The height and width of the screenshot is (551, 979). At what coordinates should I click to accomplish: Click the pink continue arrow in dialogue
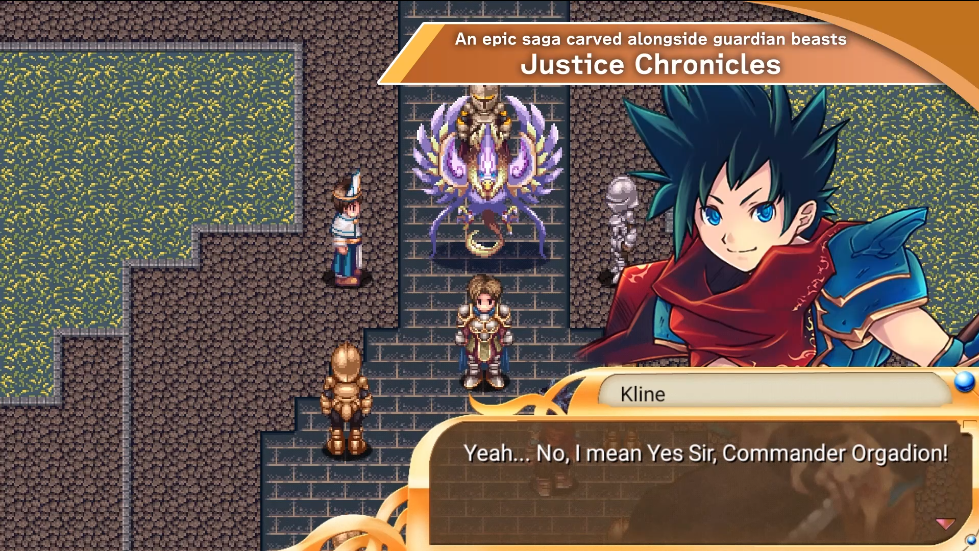(944, 524)
